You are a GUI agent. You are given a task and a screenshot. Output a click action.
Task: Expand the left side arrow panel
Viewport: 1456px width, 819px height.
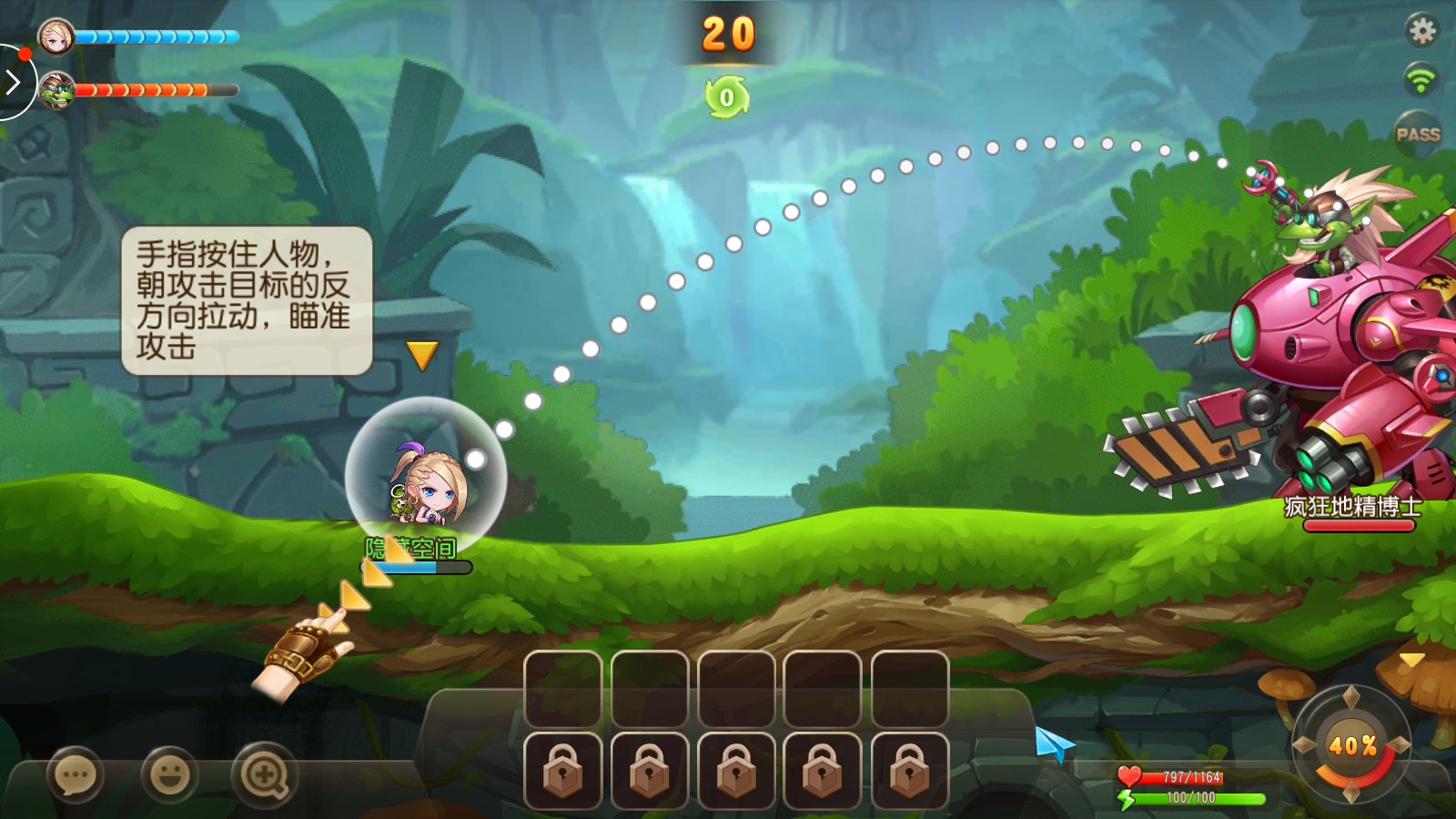click(x=13, y=84)
